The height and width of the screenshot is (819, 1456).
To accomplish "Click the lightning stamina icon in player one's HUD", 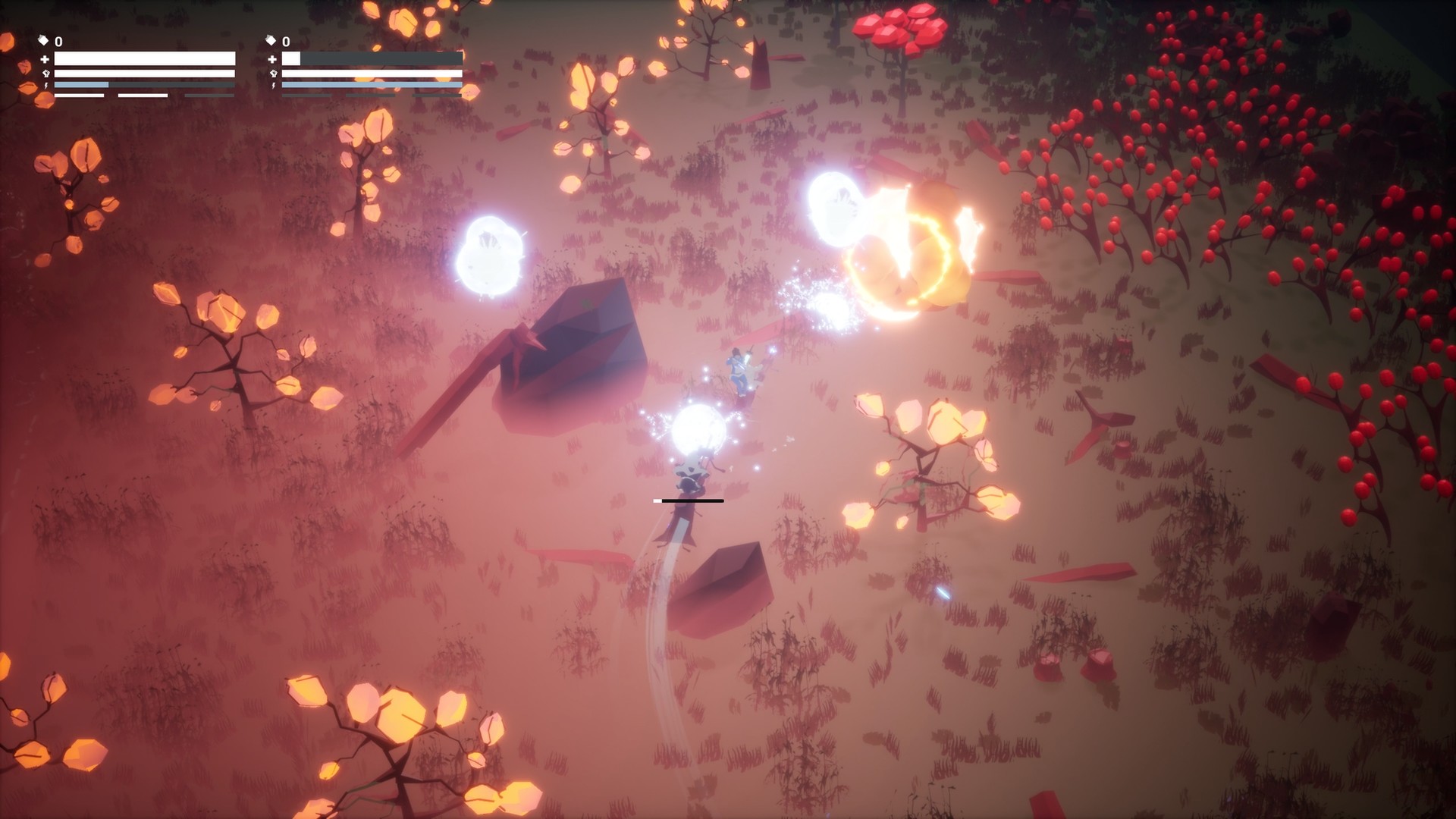I will (45, 85).
